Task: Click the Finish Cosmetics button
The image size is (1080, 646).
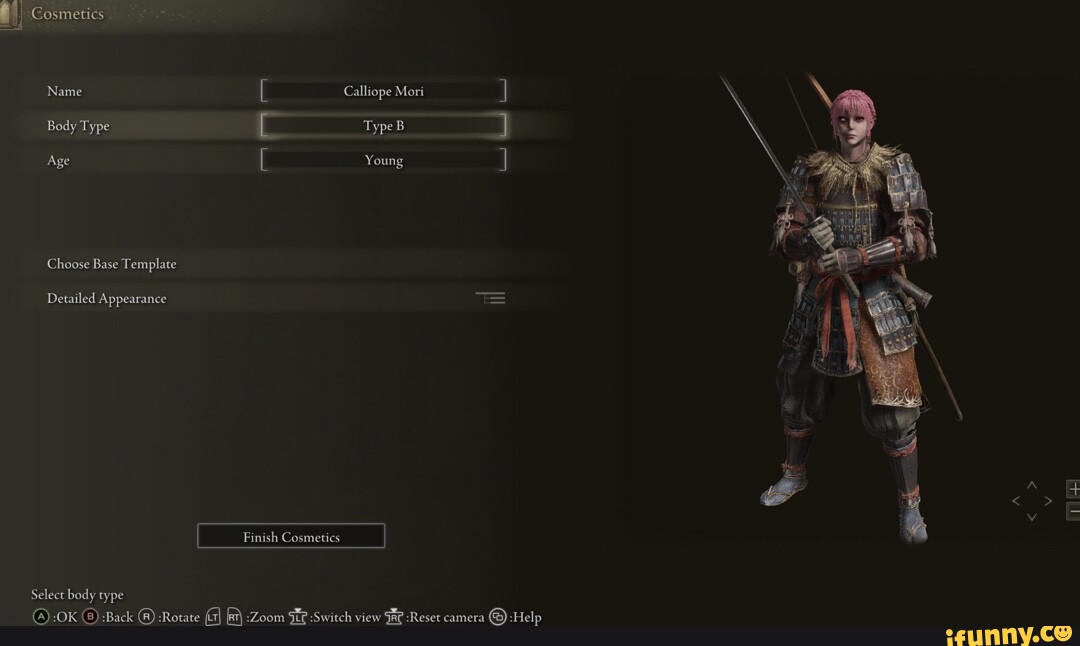Action: point(291,537)
